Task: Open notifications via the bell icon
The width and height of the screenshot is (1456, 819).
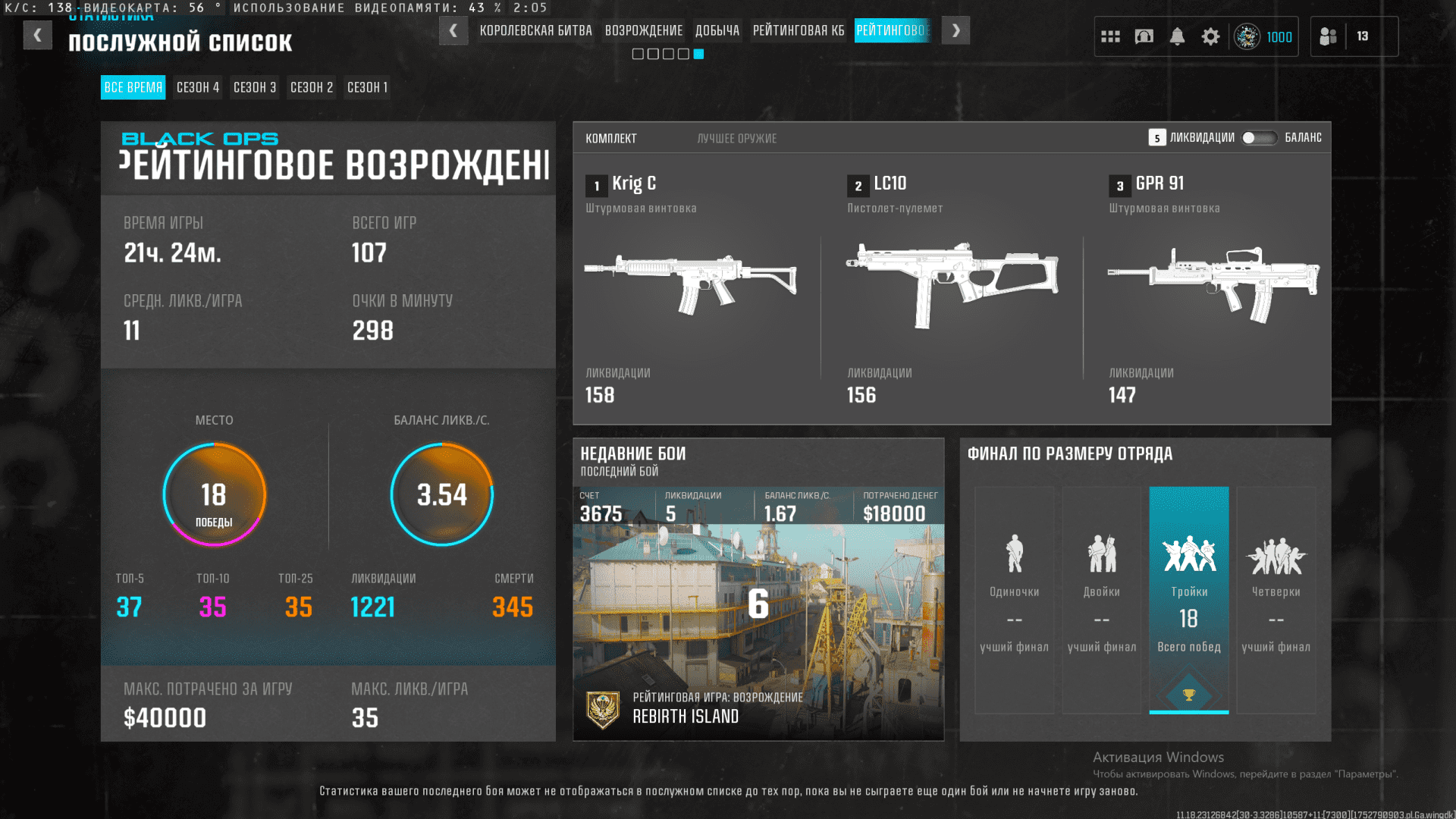Action: click(x=1177, y=36)
